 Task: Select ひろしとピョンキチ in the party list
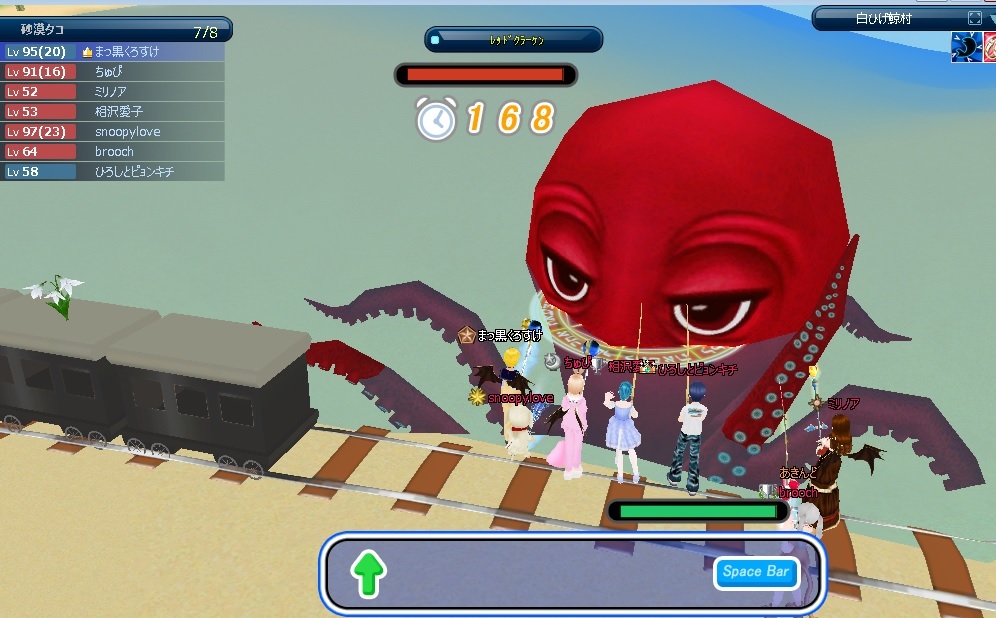[x=134, y=171]
